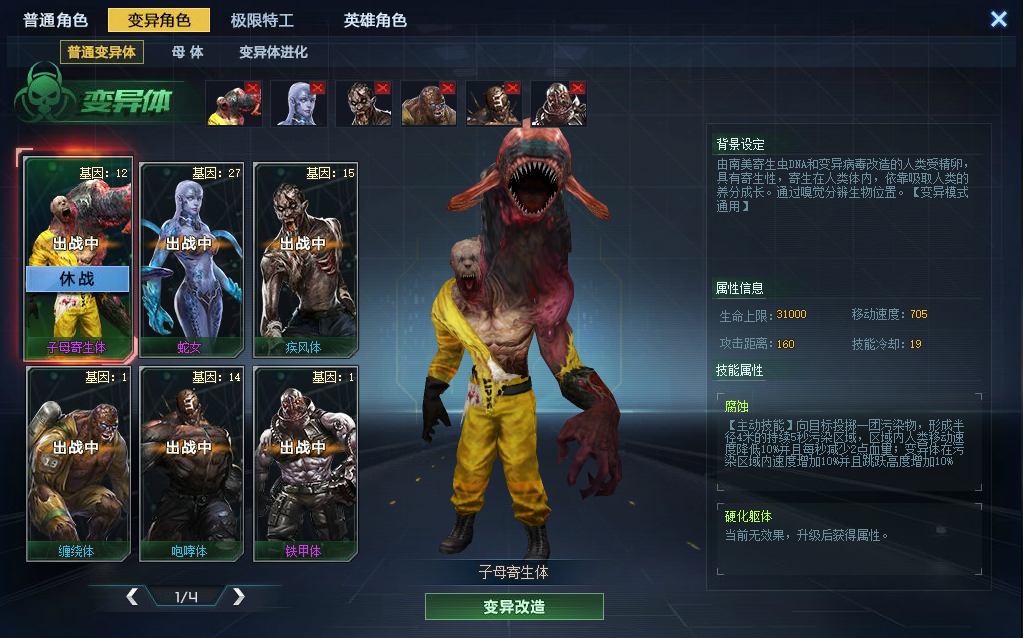Select the 变异角色 tab
Screen dimensions: 1023x638
pos(159,20)
